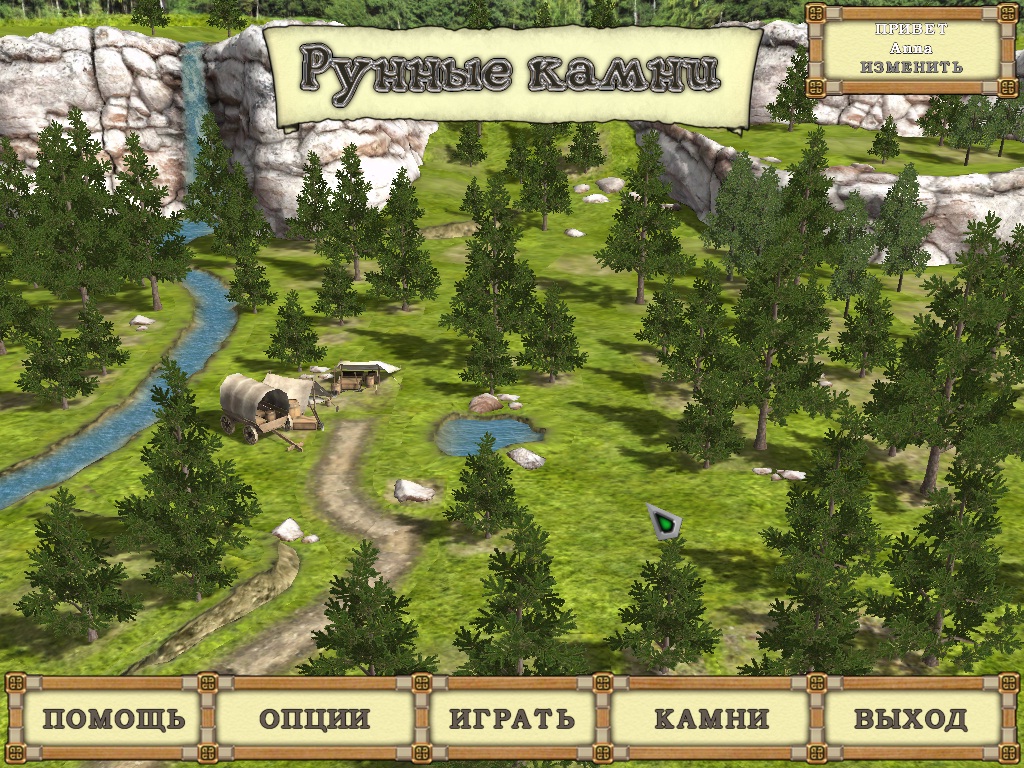The width and height of the screenshot is (1024, 768).
Task: Open the ПОМОЩЬ help menu
Action: pos(114,718)
